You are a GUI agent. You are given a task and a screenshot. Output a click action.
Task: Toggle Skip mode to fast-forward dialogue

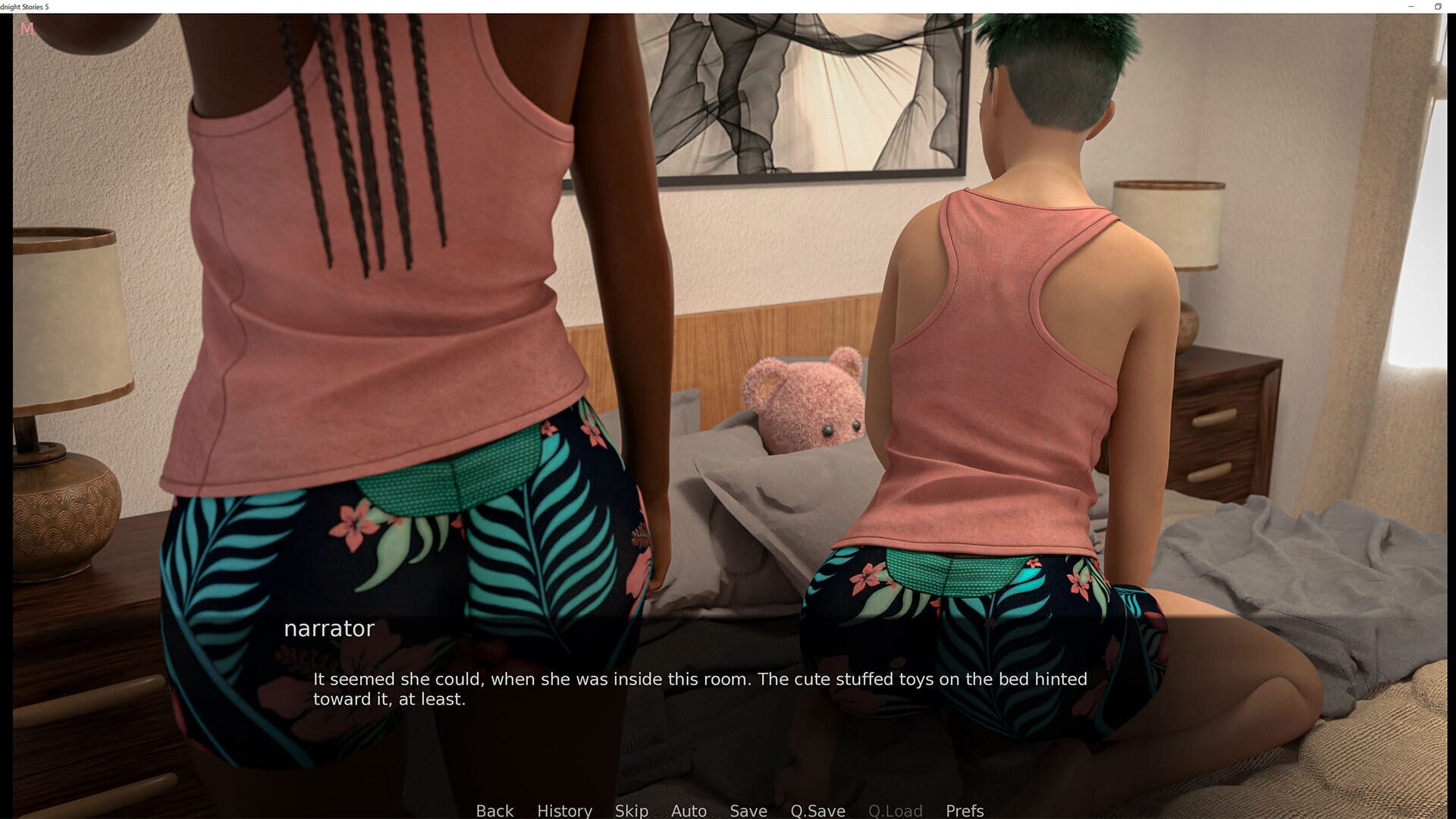click(x=632, y=810)
